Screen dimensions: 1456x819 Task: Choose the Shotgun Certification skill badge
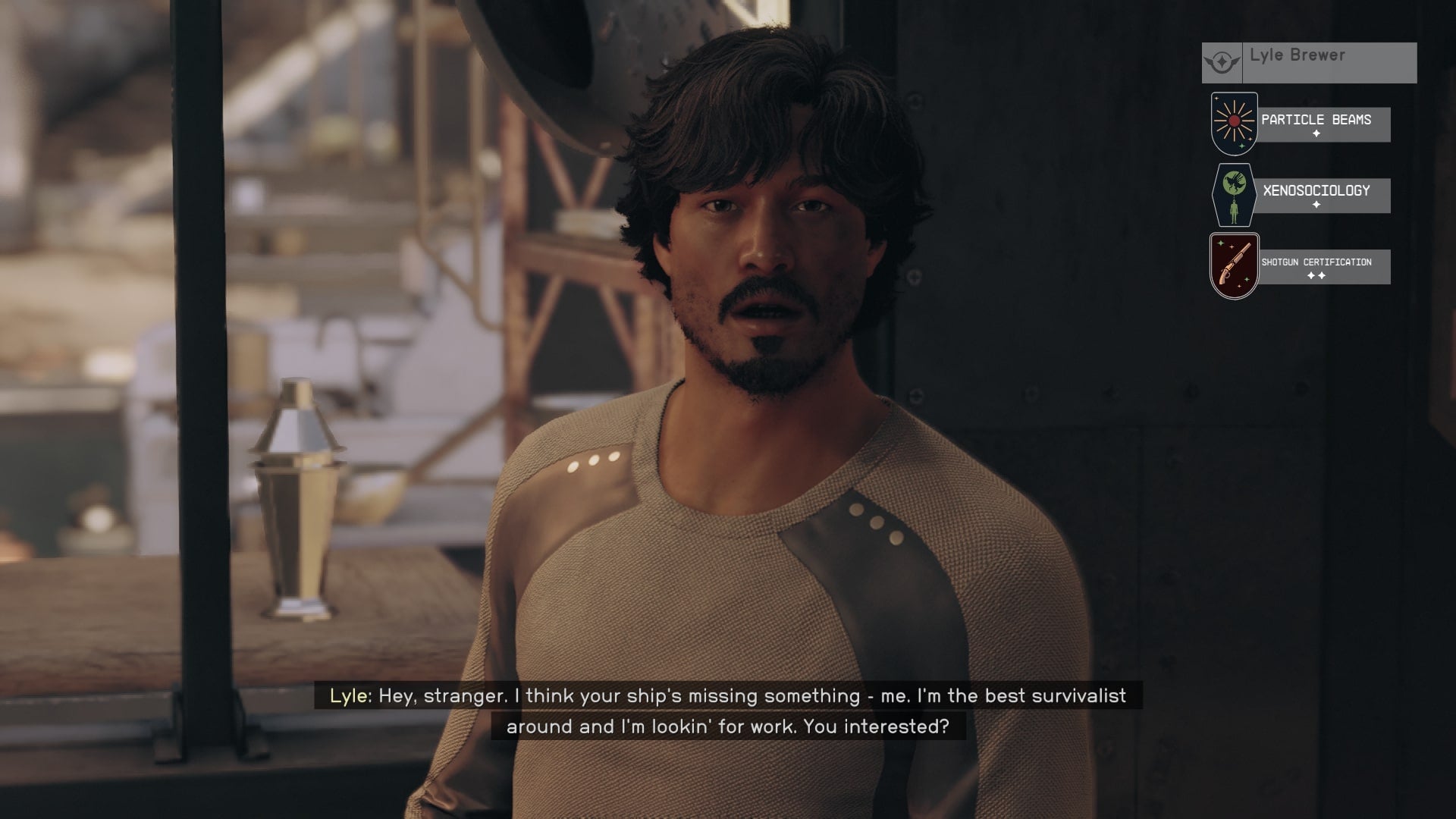click(1235, 266)
